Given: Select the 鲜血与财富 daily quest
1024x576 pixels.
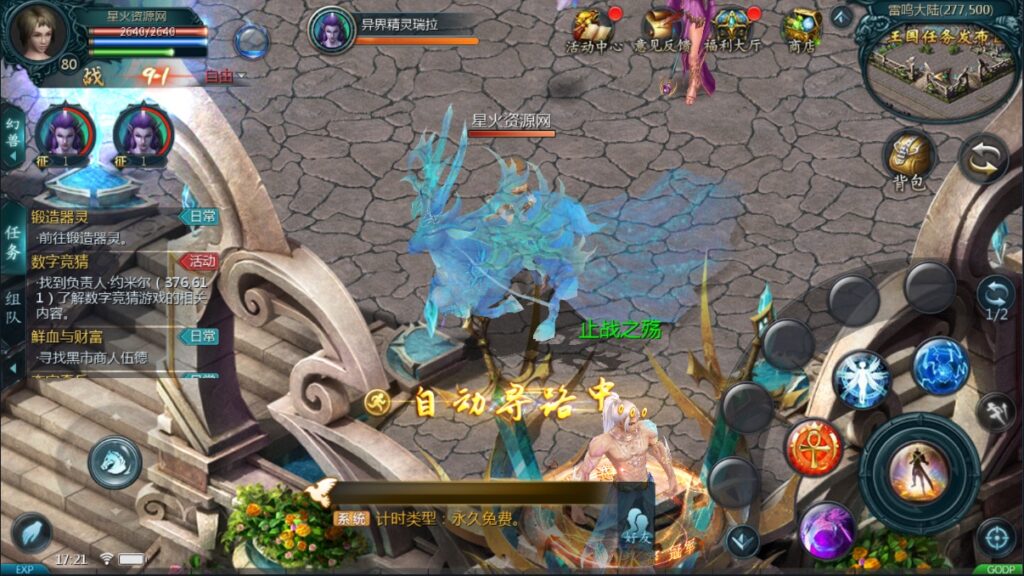Looking at the screenshot, I should click(110, 345).
